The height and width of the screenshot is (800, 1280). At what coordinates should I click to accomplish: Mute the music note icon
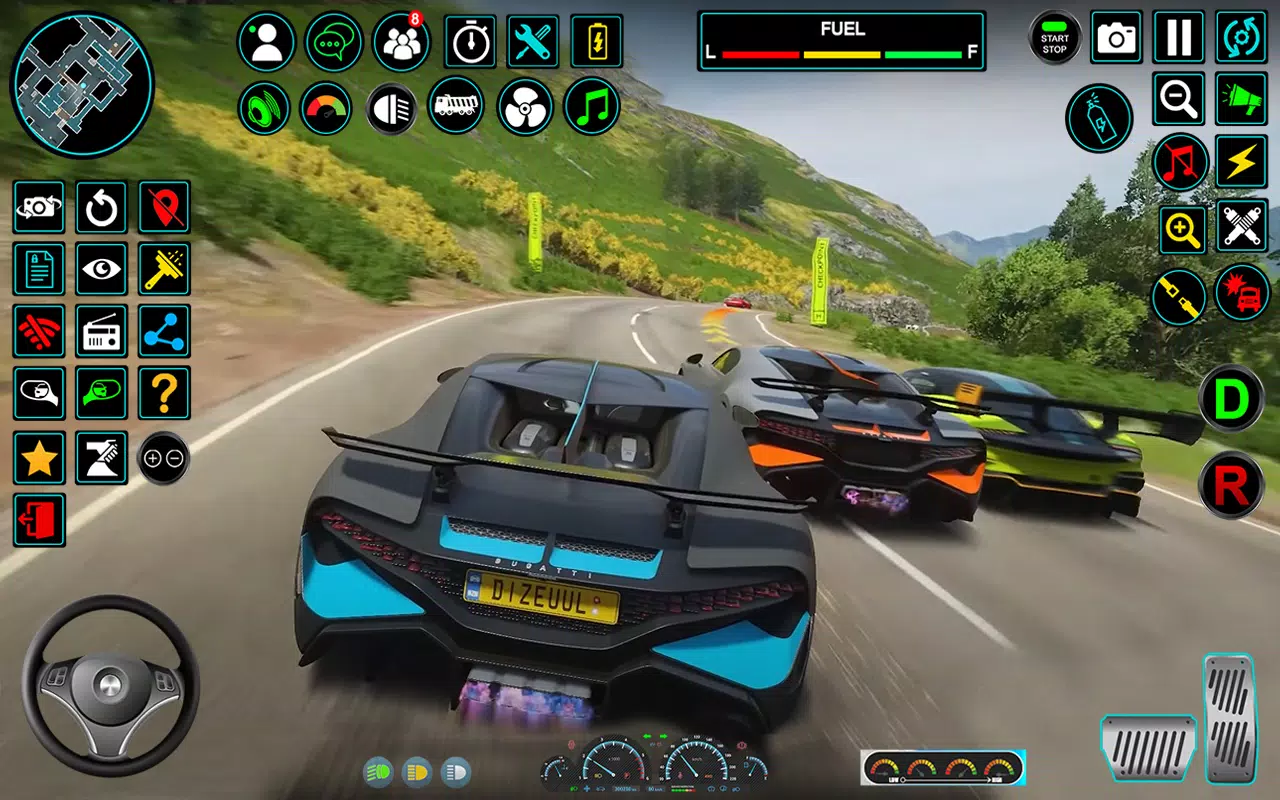pyautogui.click(x=1178, y=162)
